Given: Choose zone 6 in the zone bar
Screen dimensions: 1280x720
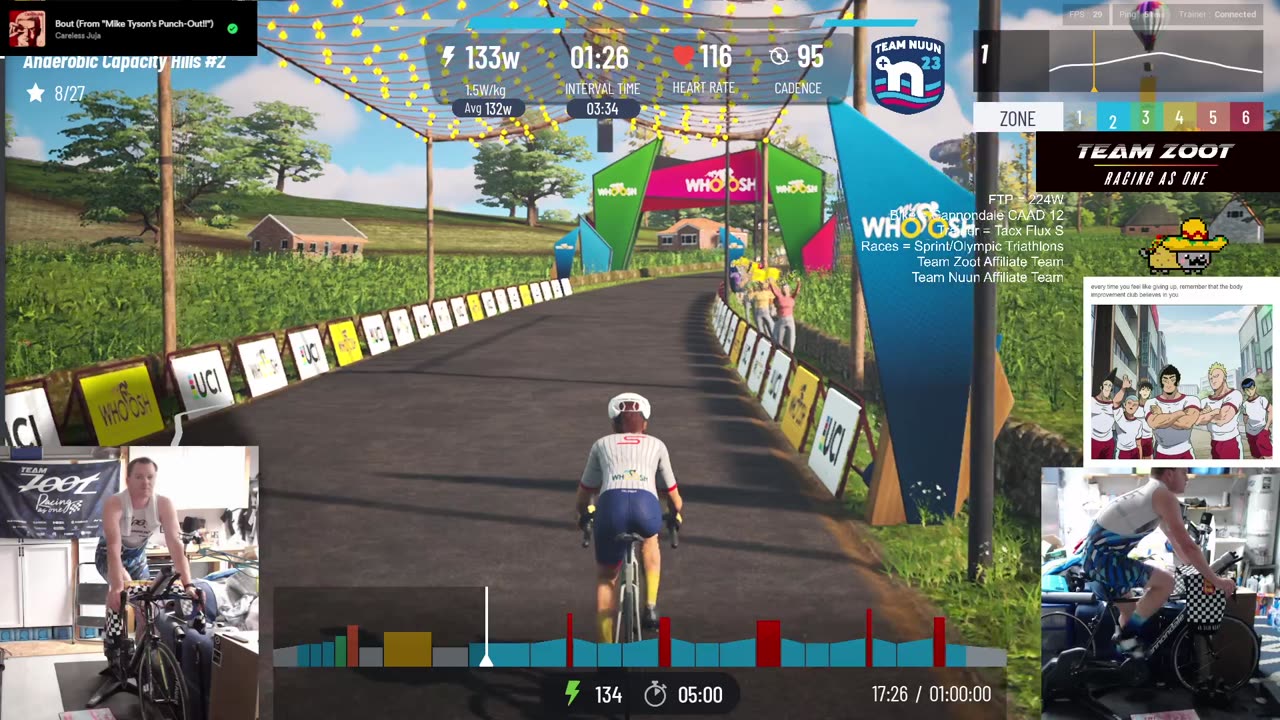Looking at the screenshot, I should [1245, 118].
